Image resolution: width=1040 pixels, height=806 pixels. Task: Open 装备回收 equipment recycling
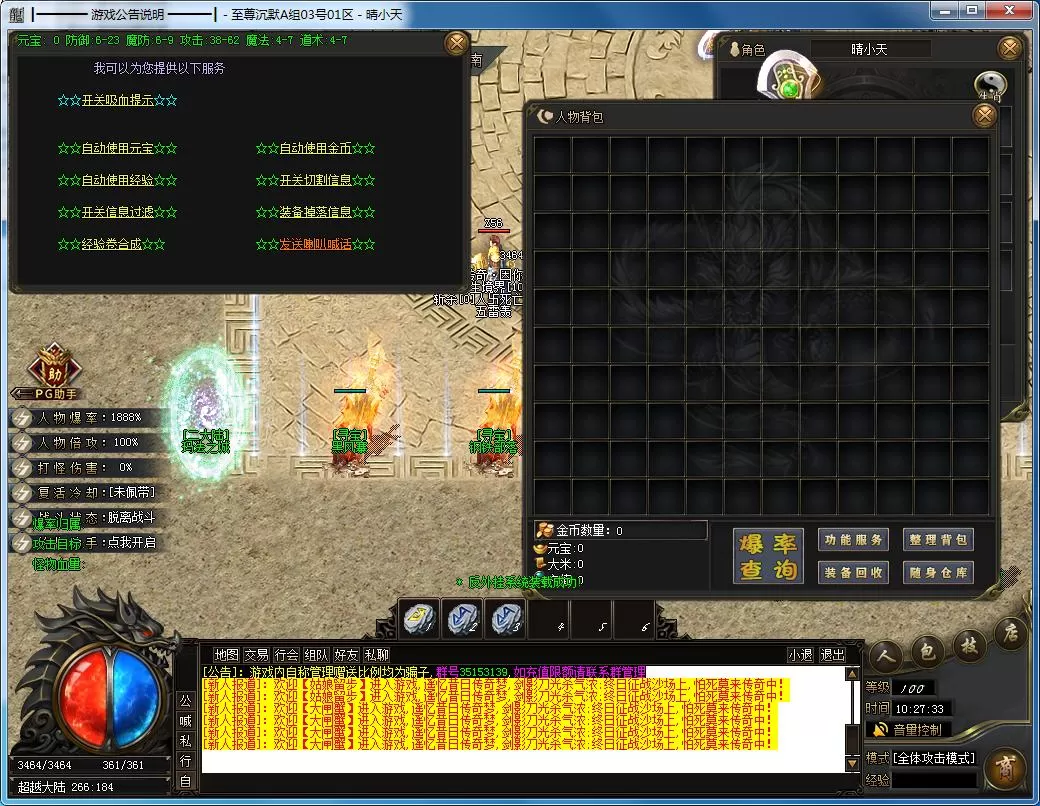pos(853,572)
